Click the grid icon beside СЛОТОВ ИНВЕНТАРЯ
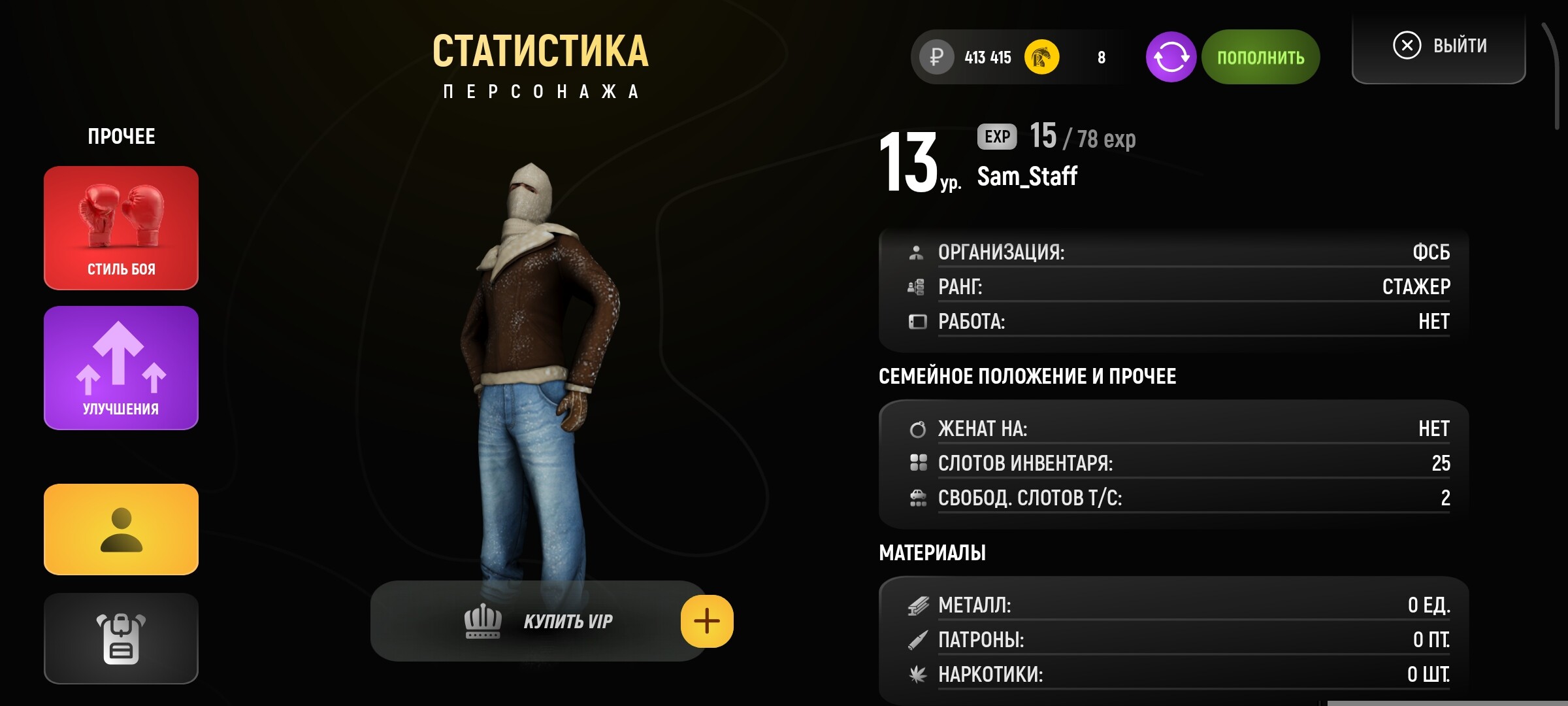The width and height of the screenshot is (1568, 706). point(917,463)
